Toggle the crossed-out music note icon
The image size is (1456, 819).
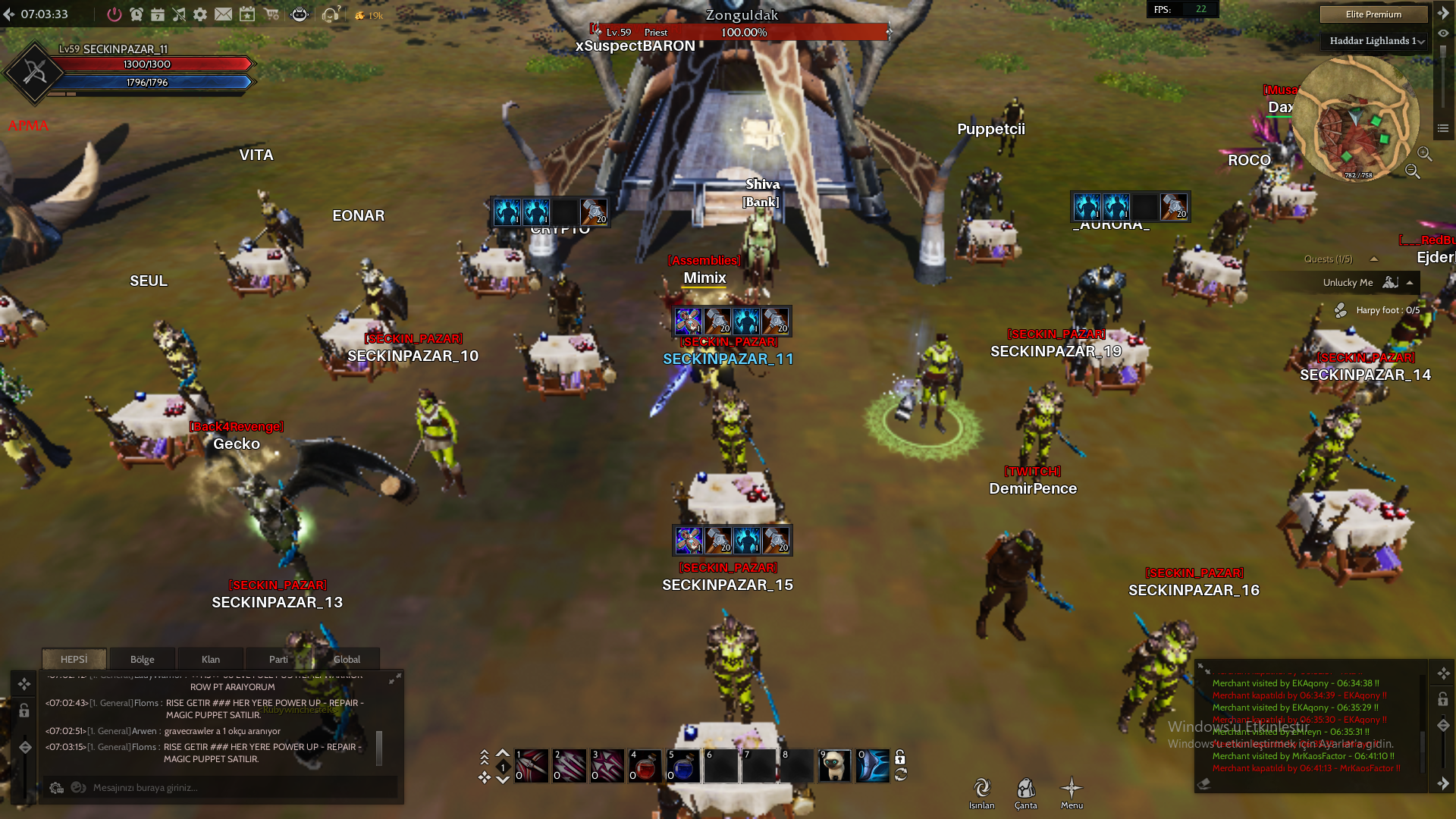pyautogui.click(x=179, y=14)
